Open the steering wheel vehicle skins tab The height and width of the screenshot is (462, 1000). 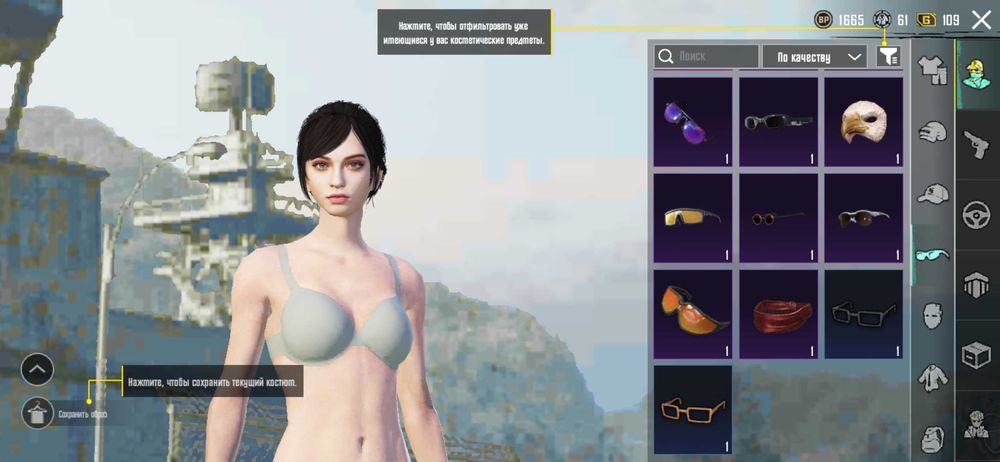point(977,214)
